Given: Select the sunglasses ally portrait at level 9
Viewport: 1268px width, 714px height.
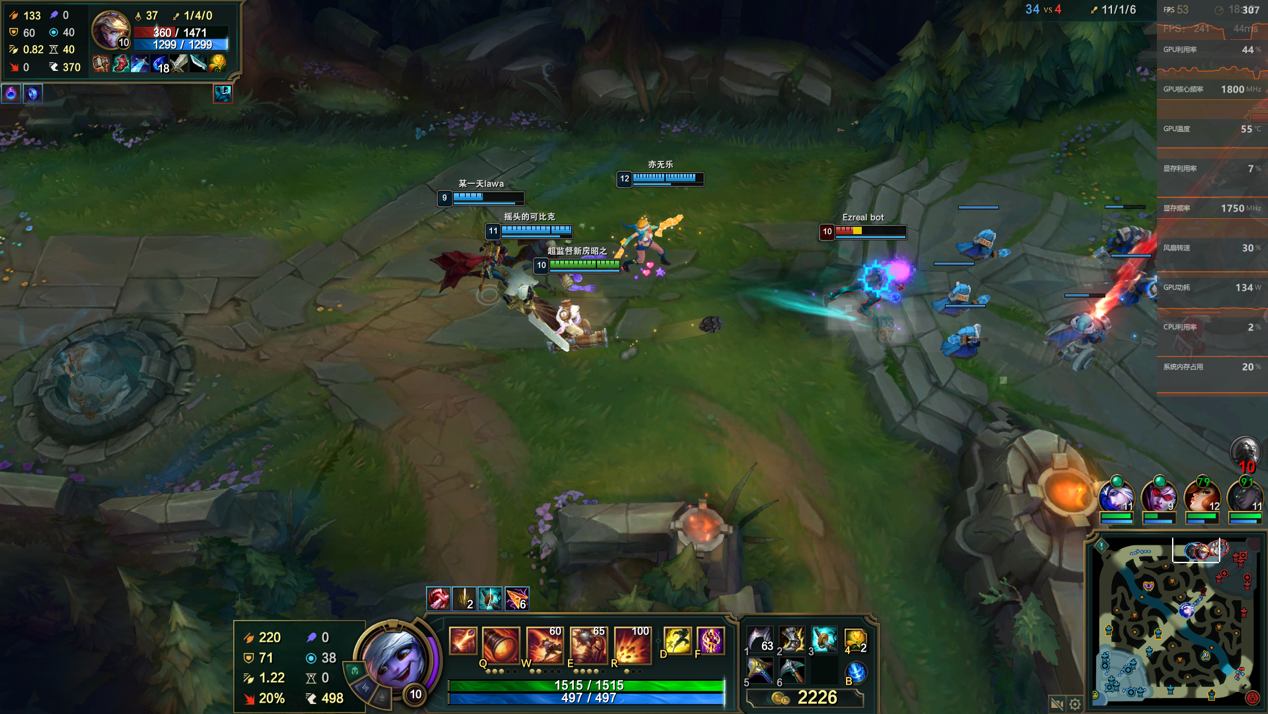Looking at the screenshot, I should pyautogui.click(x=1159, y=496).
